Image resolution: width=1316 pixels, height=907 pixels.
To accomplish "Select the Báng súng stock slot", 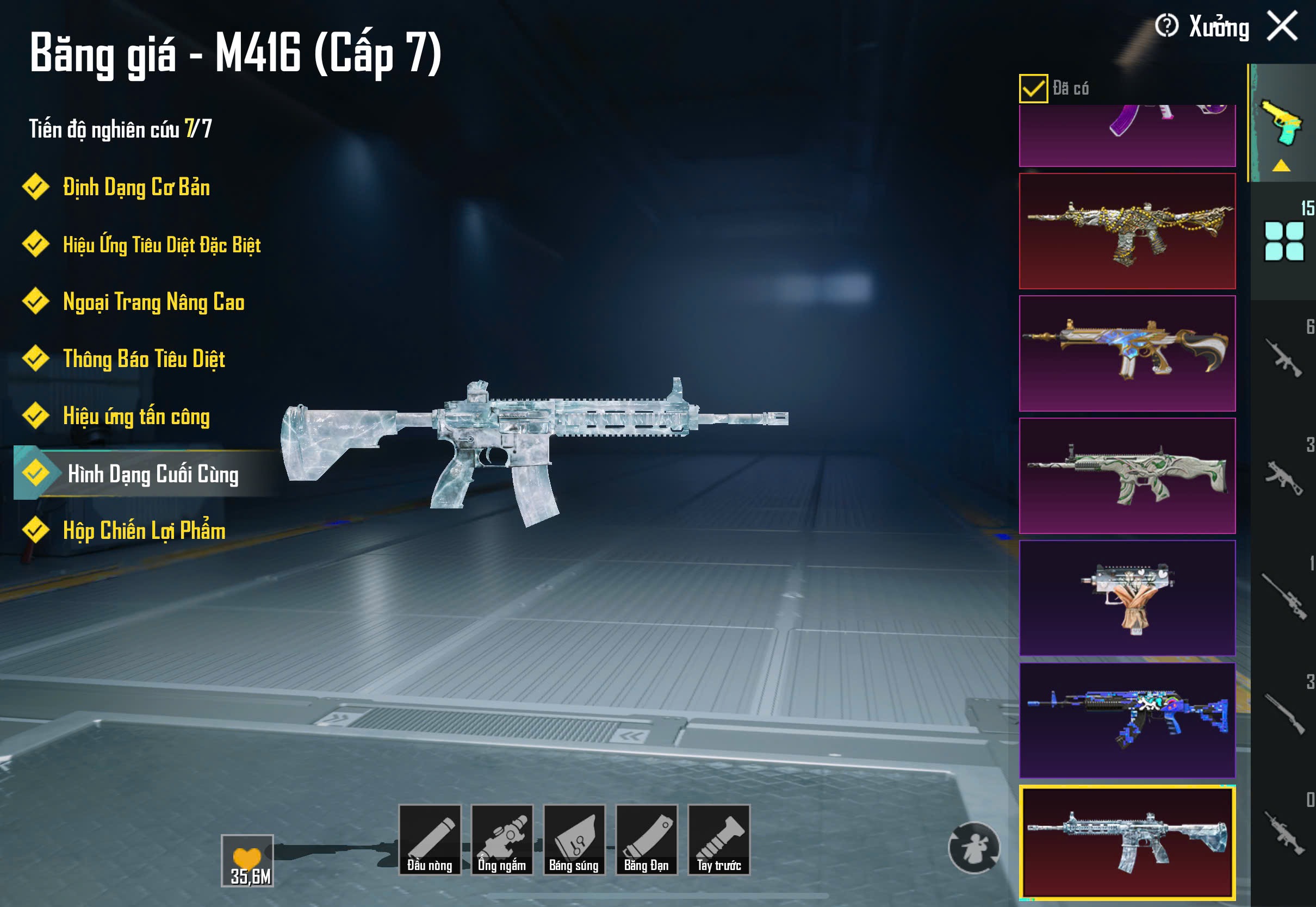I will pos(574,840).
